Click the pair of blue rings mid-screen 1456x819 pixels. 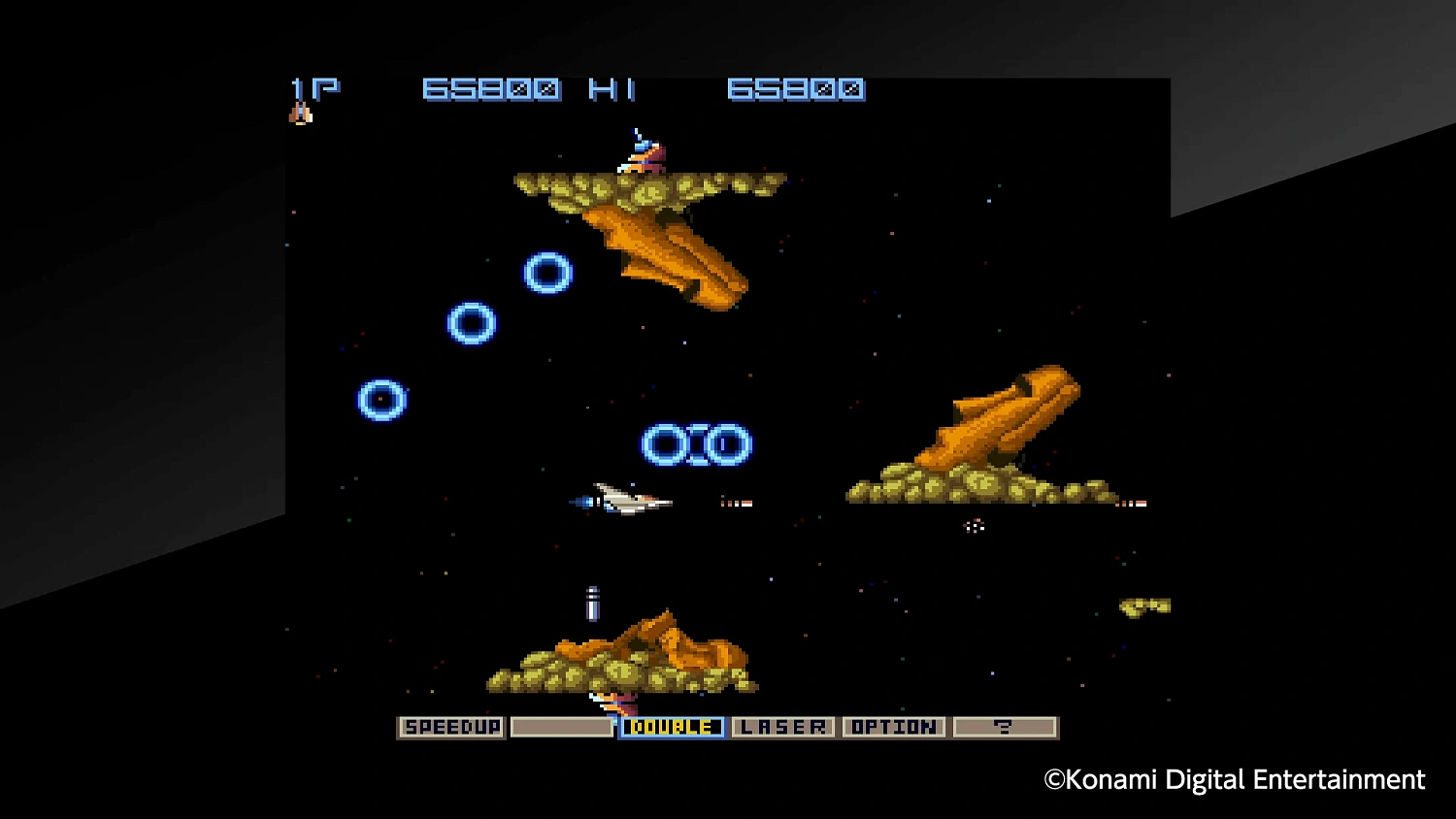[x=695, y=442]
